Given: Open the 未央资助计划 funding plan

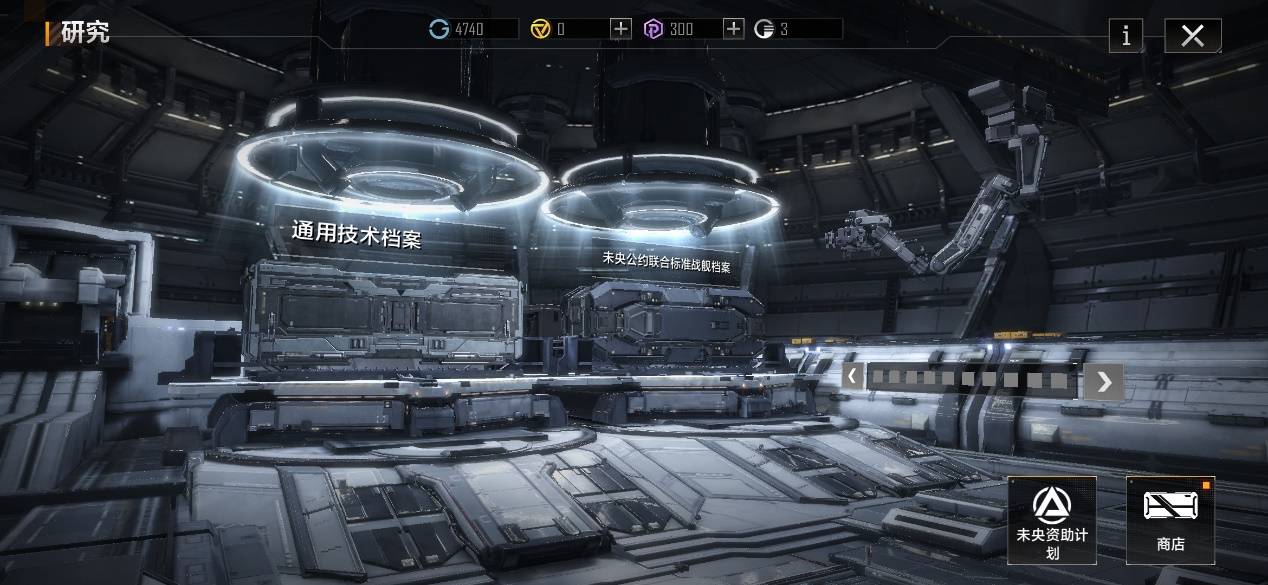Looking at the screenshot, I should click(x=1051, y=519).
